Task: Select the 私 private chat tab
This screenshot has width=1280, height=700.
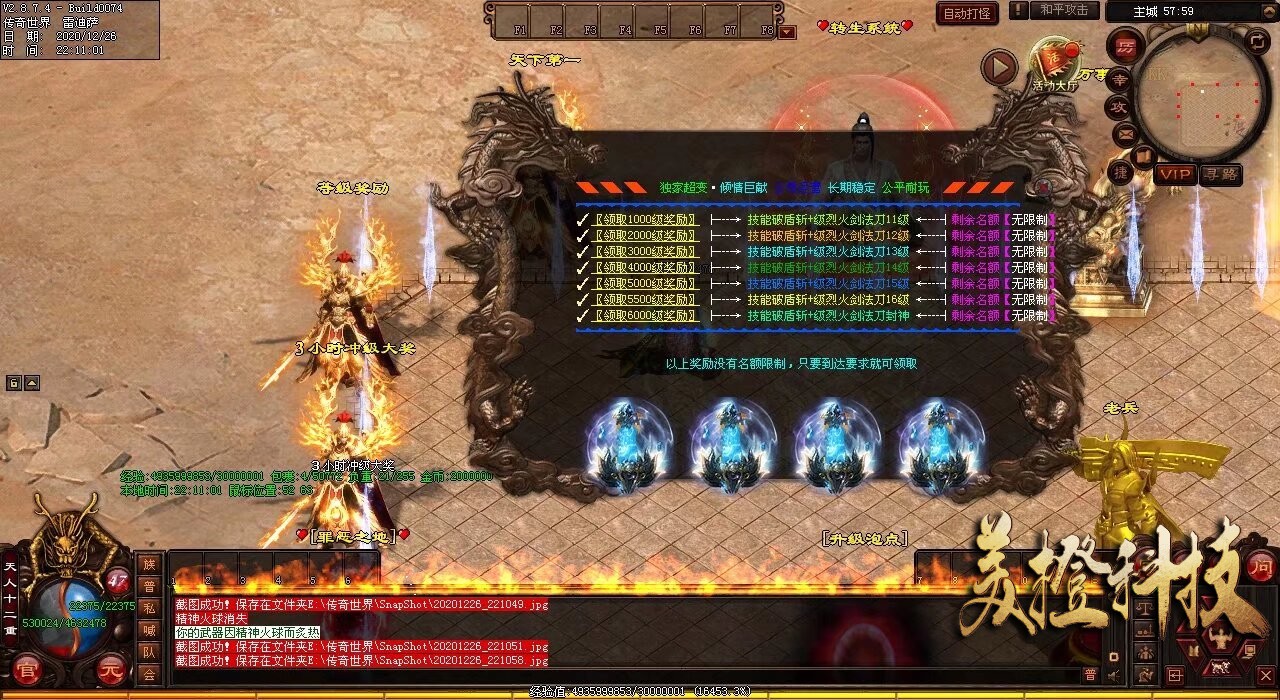Action: pos(149,608)
